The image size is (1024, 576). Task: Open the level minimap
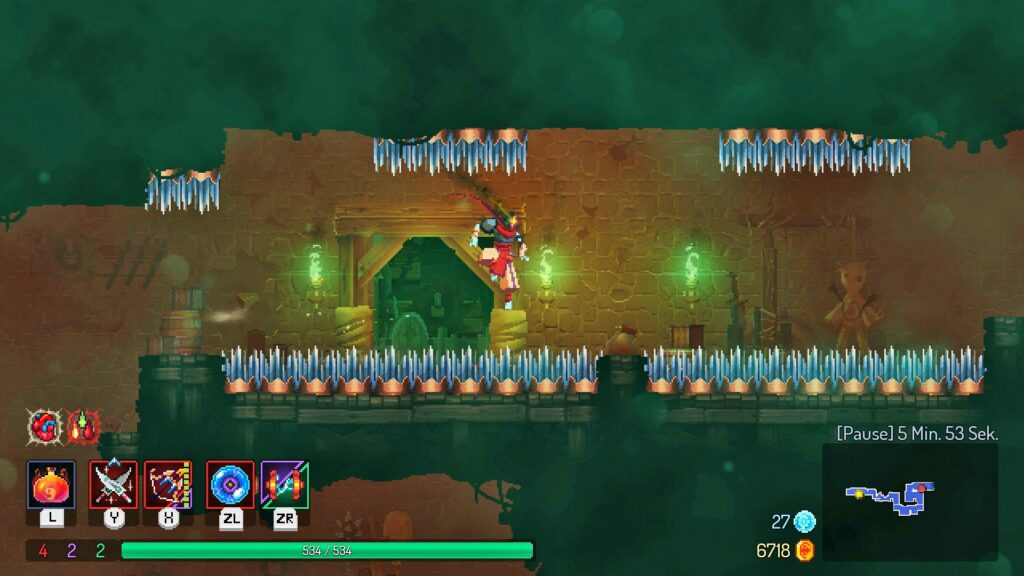[909, 501]
